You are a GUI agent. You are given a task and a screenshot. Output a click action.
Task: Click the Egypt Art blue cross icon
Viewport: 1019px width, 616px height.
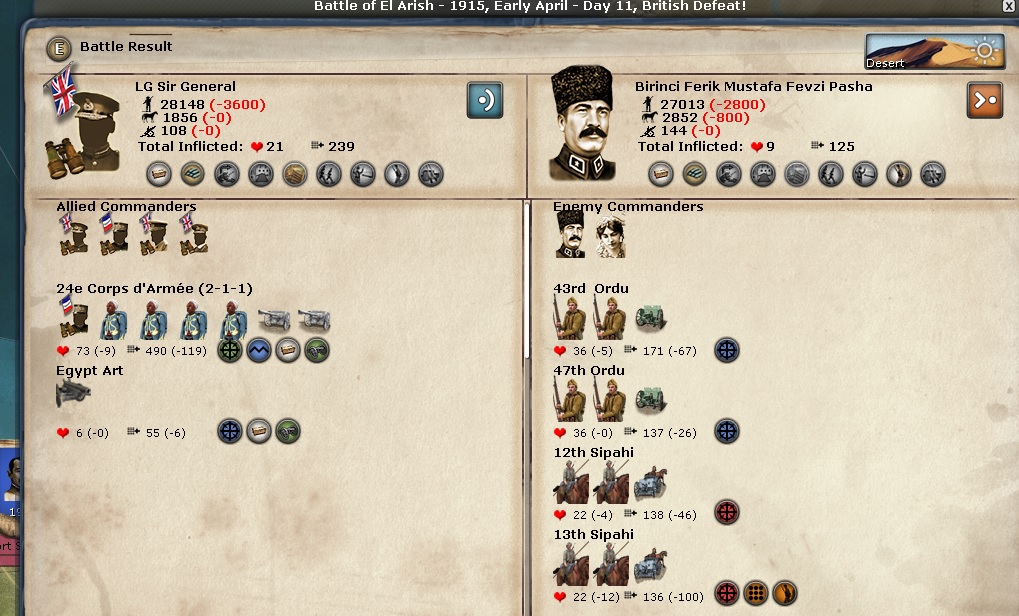pyautogui.click(x=230, y=432)
